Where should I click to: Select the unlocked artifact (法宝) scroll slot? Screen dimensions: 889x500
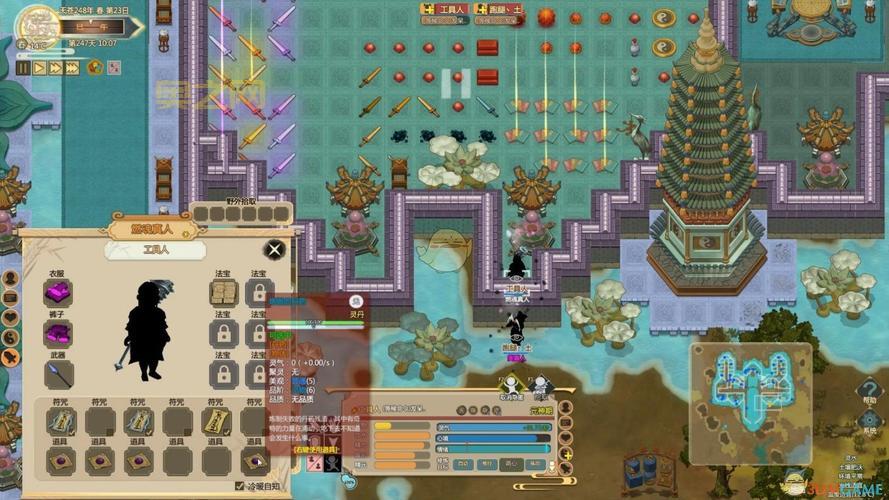(x=222, y=293)
